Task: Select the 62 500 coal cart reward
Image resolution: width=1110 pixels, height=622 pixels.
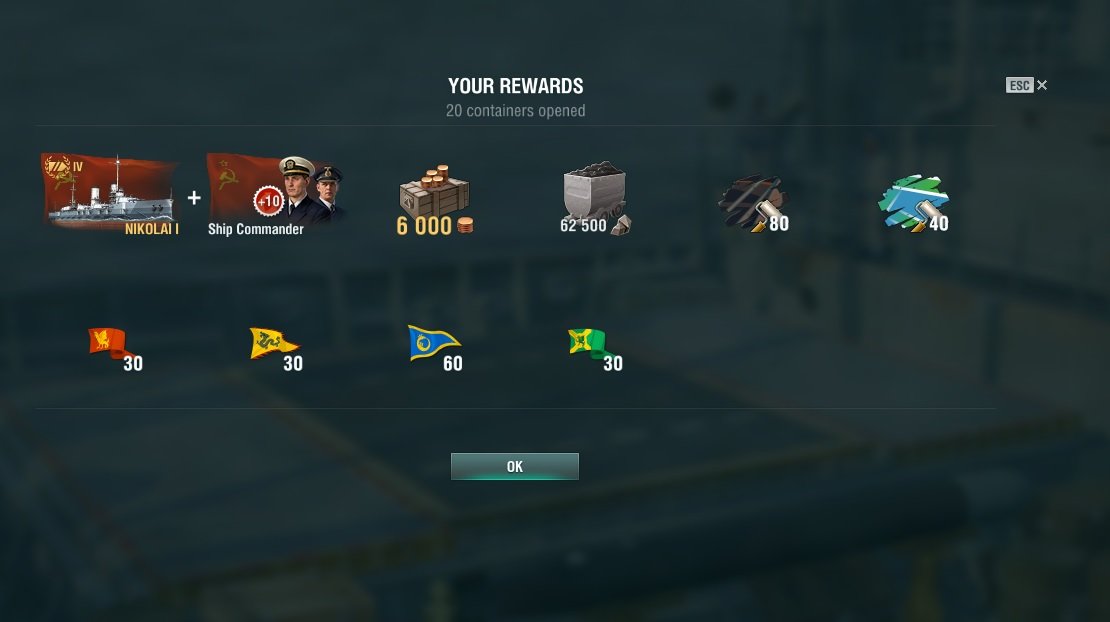Action: coord(595,198)
